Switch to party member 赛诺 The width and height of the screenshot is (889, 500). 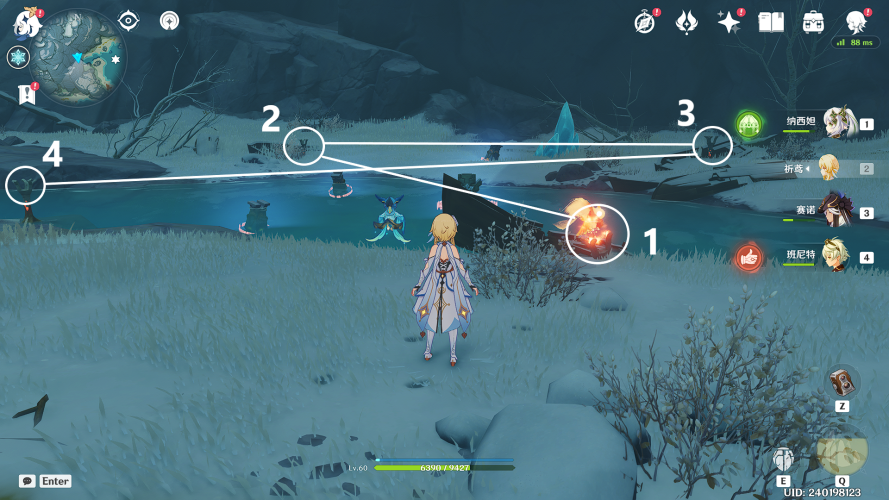click(x=840, y=211)
